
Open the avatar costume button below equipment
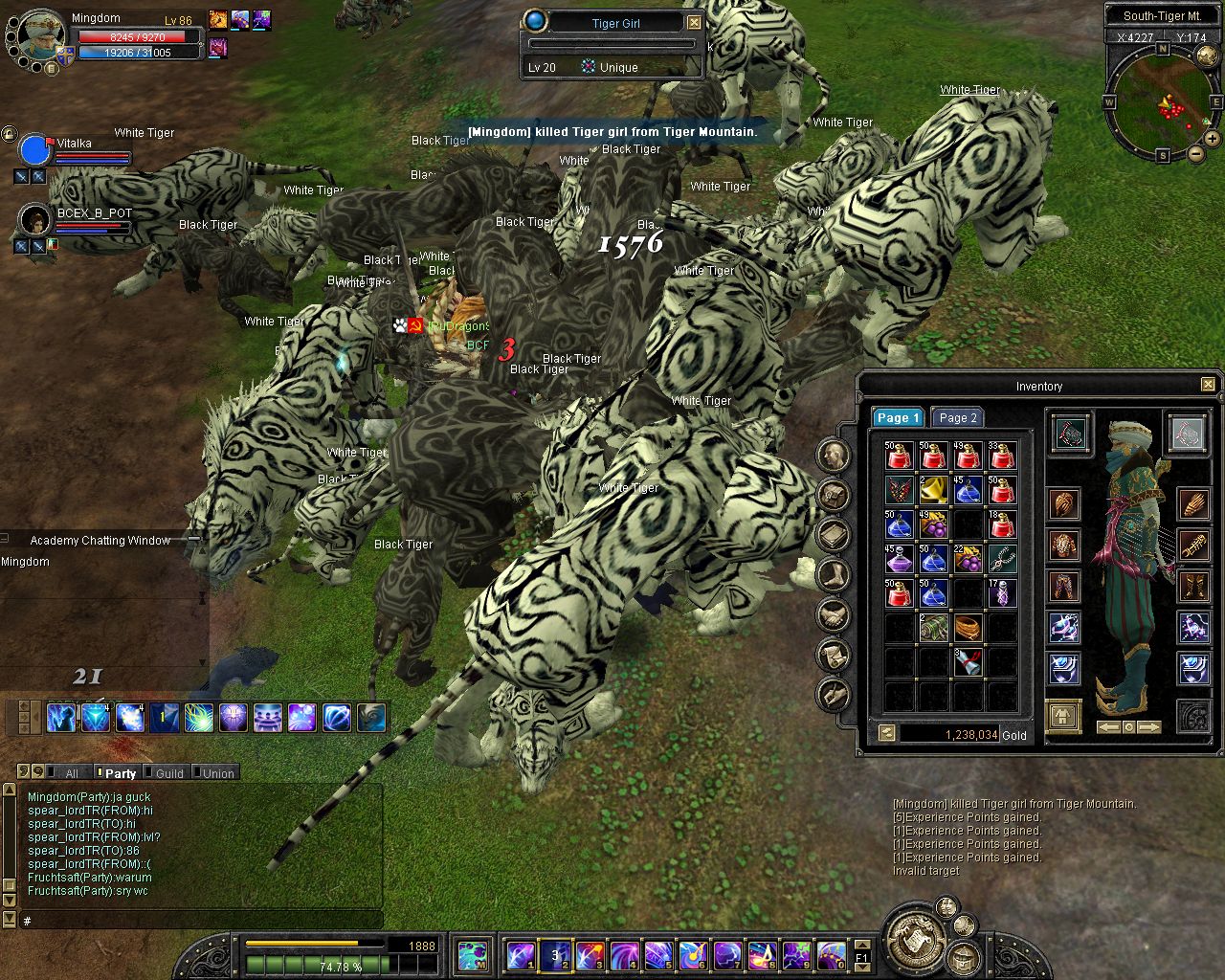point(1063,716)
